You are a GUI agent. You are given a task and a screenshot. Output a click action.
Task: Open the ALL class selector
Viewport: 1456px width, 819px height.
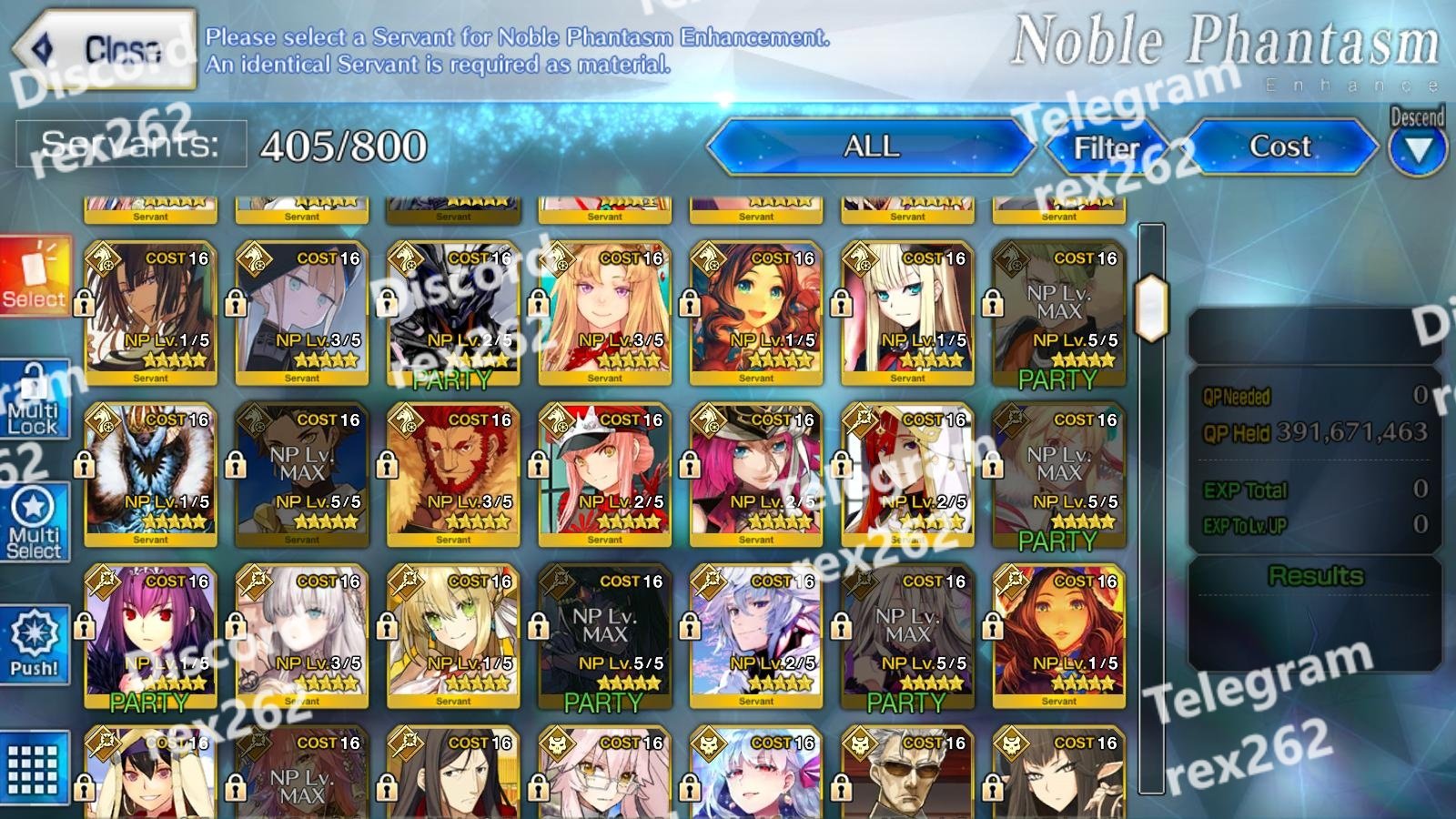pyautogui.click(x=871, y=147)
